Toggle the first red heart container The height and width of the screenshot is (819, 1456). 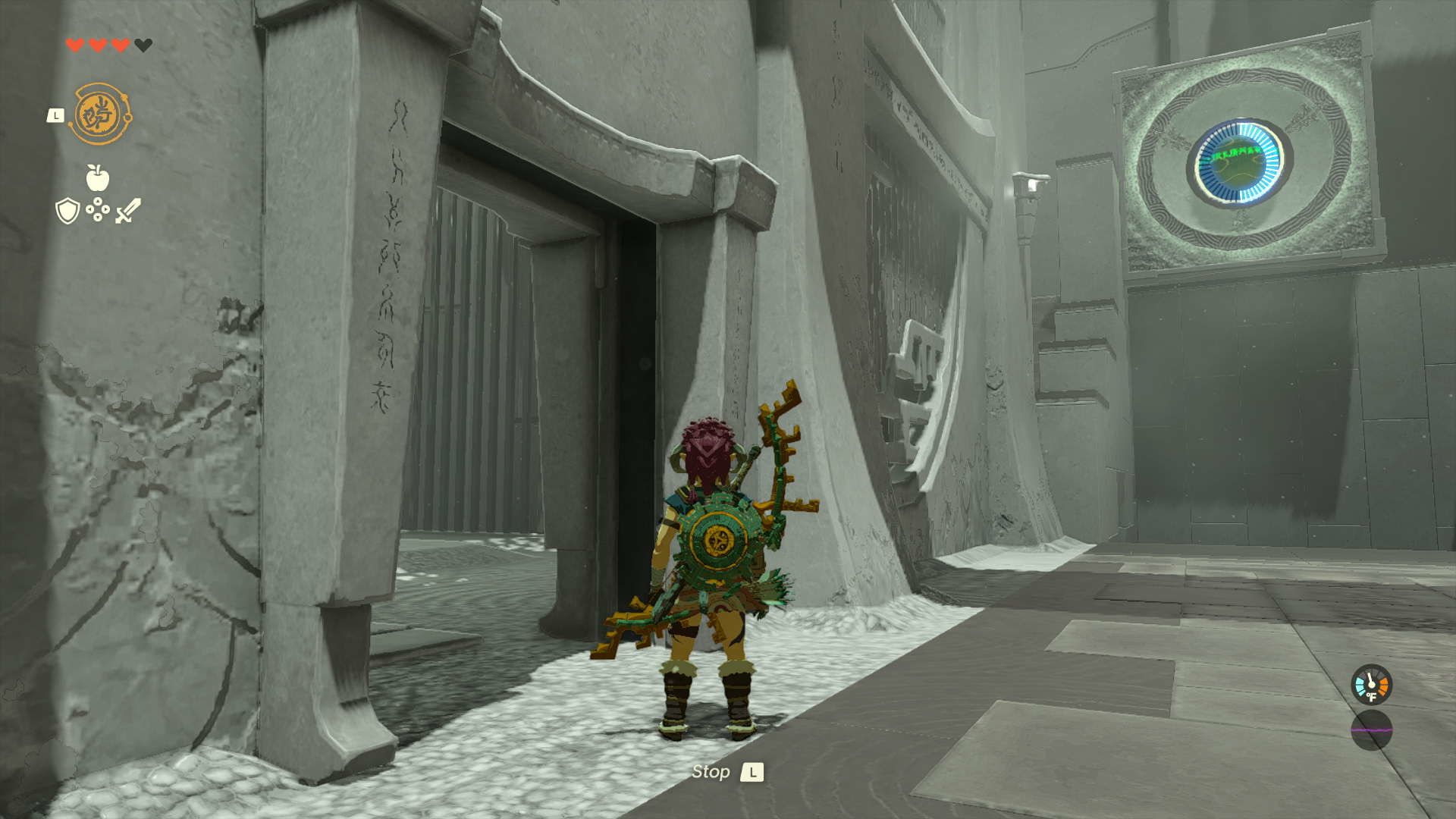point(75,45)
